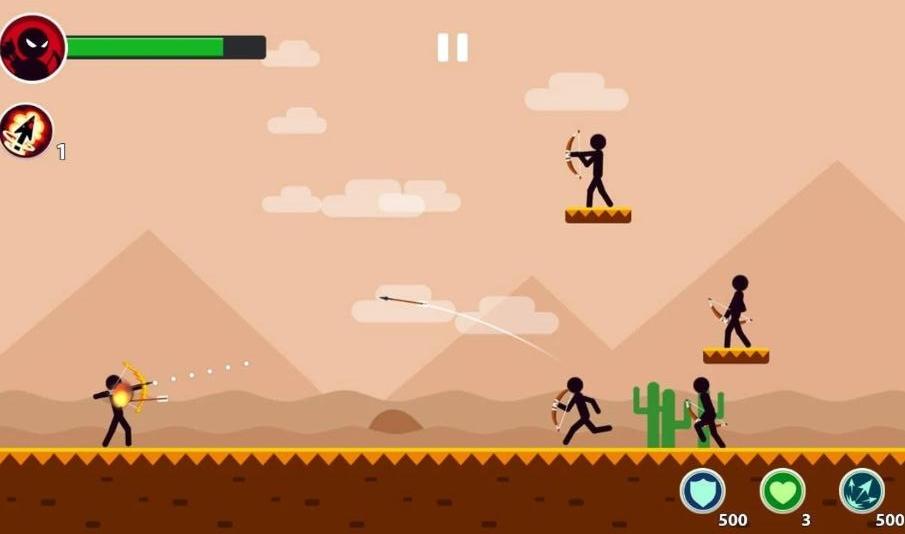Activate the flaming arrow special skill

pos(26,131)
